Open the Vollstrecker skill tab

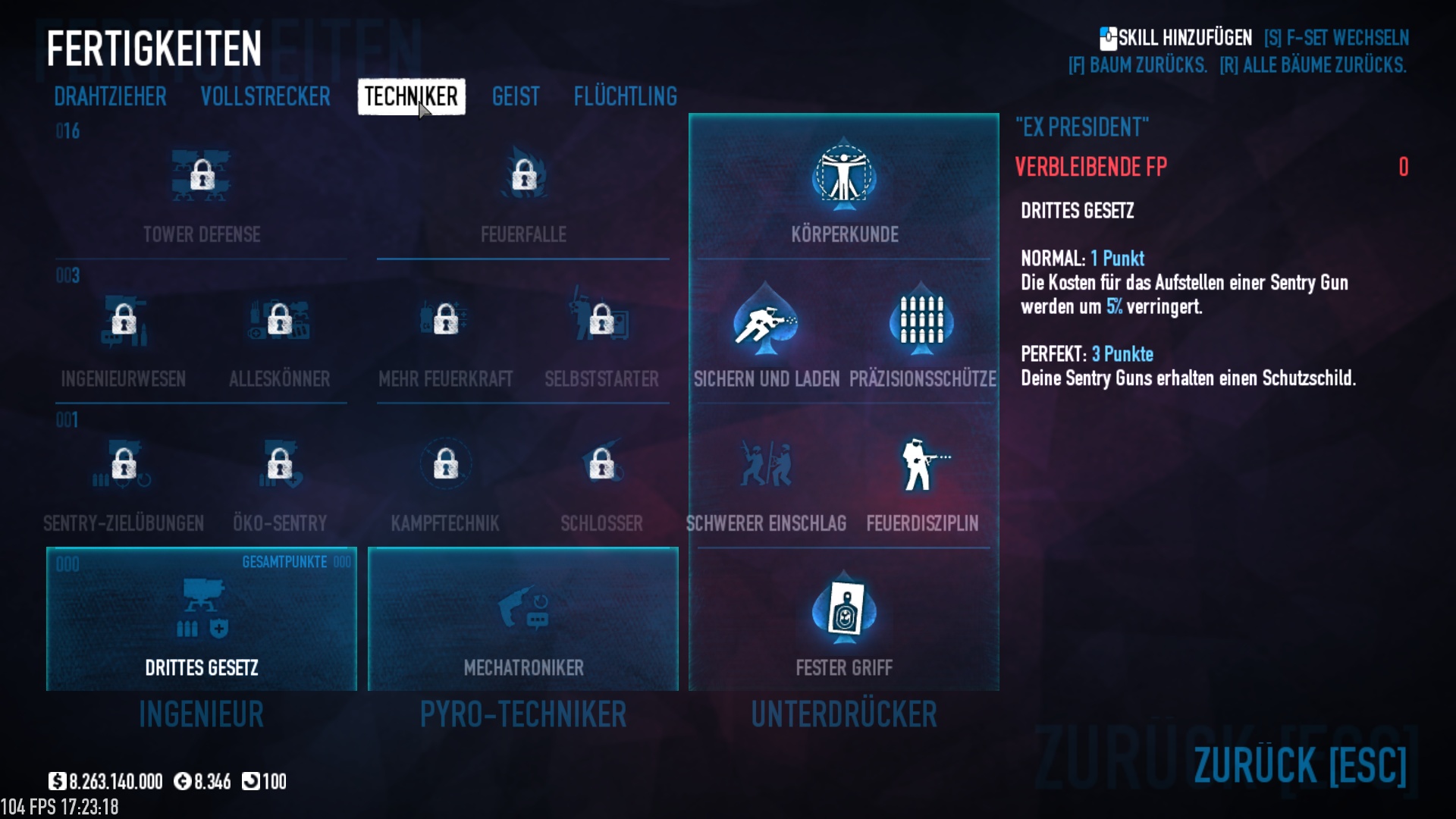265,97
